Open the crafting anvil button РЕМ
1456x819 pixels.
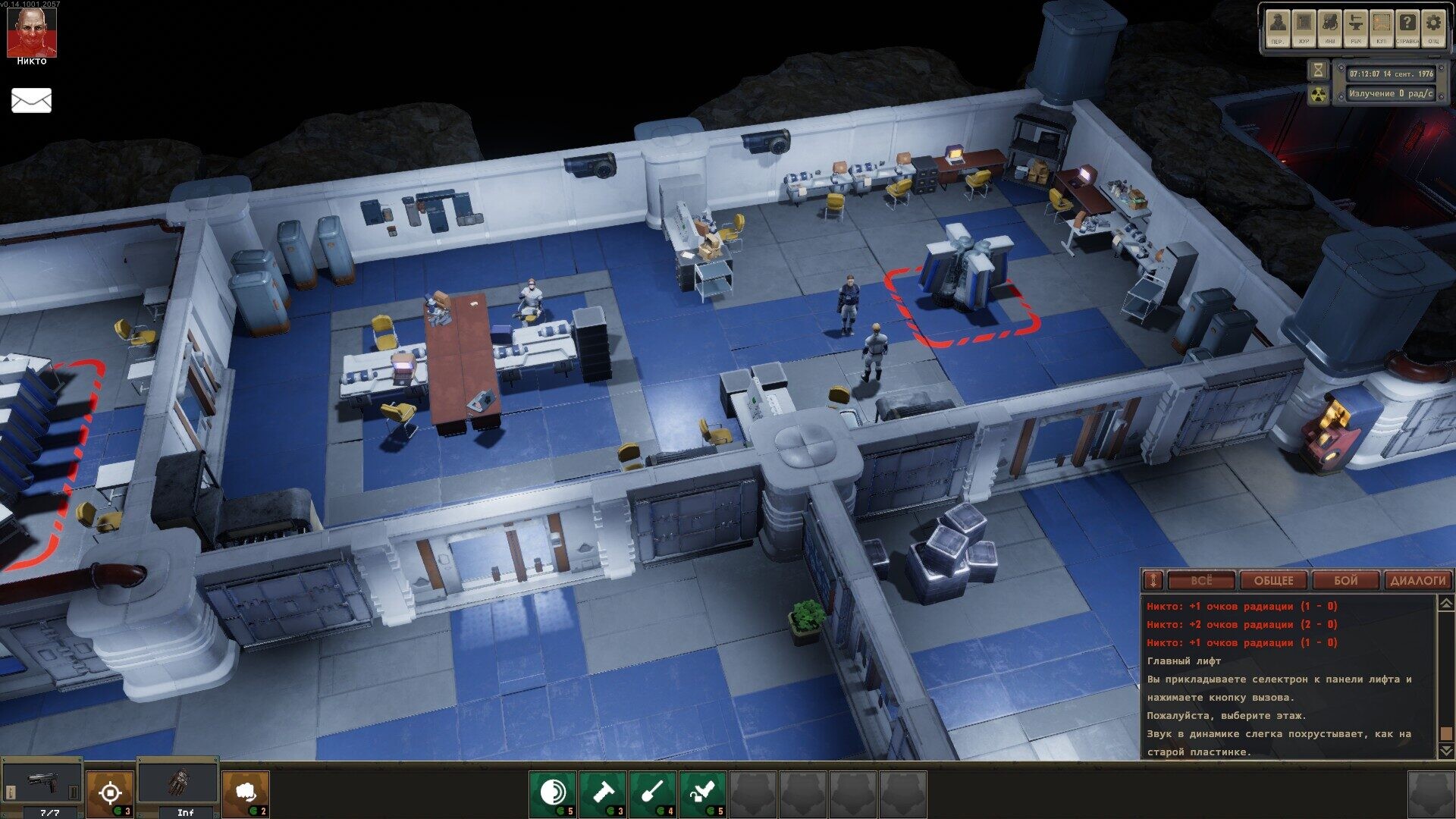click(1356, 29)
